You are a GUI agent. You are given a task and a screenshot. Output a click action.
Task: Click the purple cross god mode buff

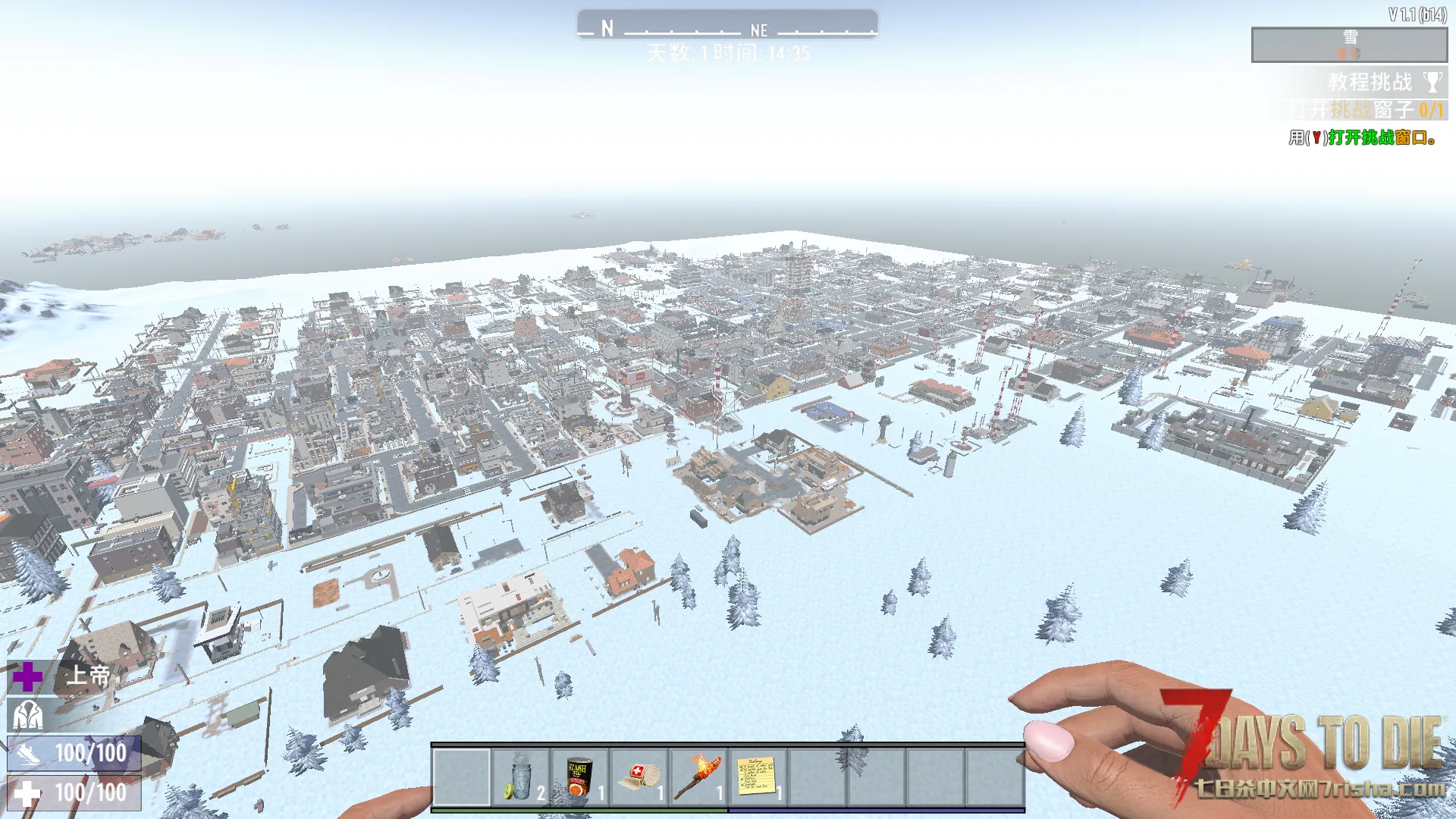(x=28, y=676)
